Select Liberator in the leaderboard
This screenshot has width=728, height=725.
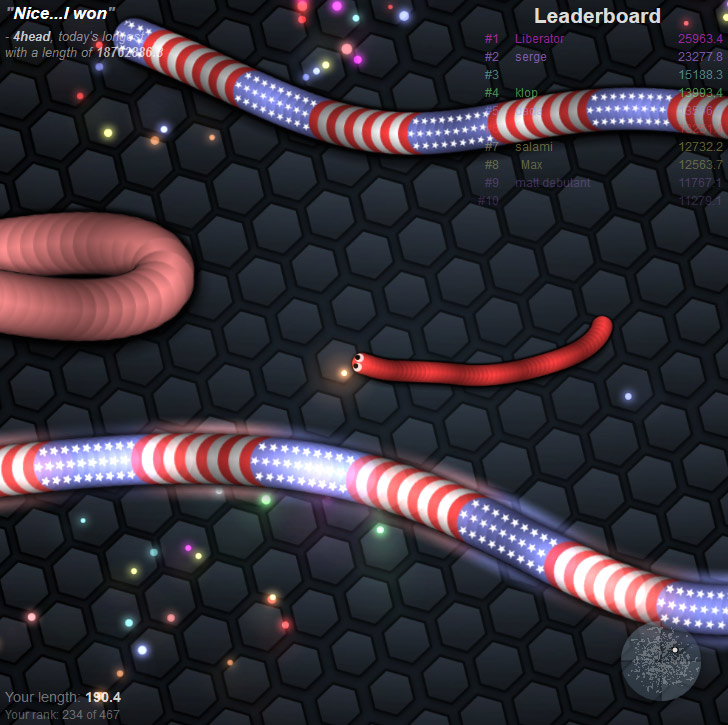coord(540,39)
